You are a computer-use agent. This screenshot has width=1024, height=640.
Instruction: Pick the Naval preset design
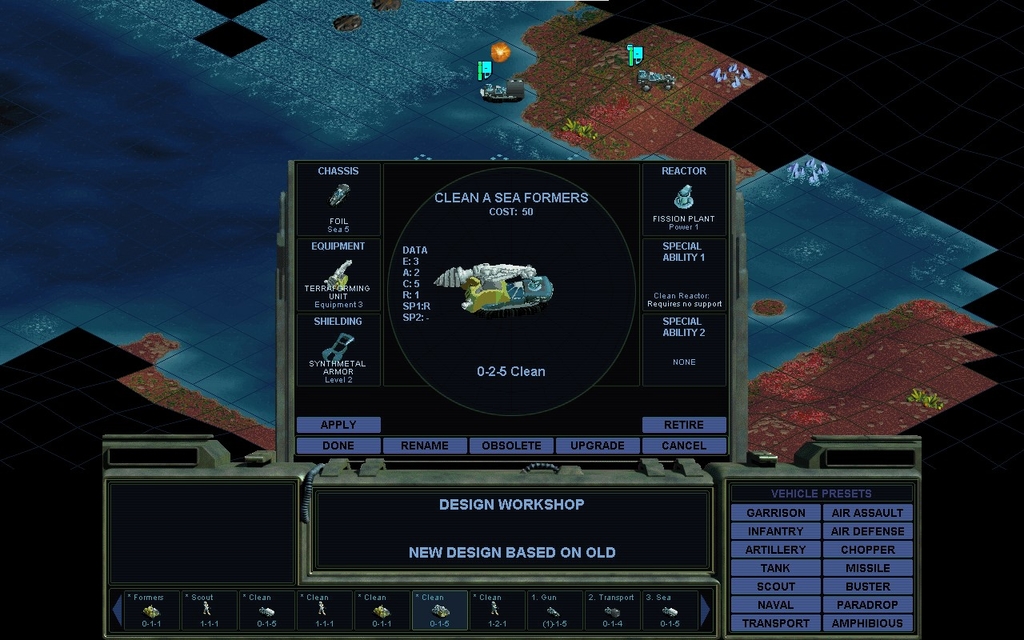[x=776, y=605]
